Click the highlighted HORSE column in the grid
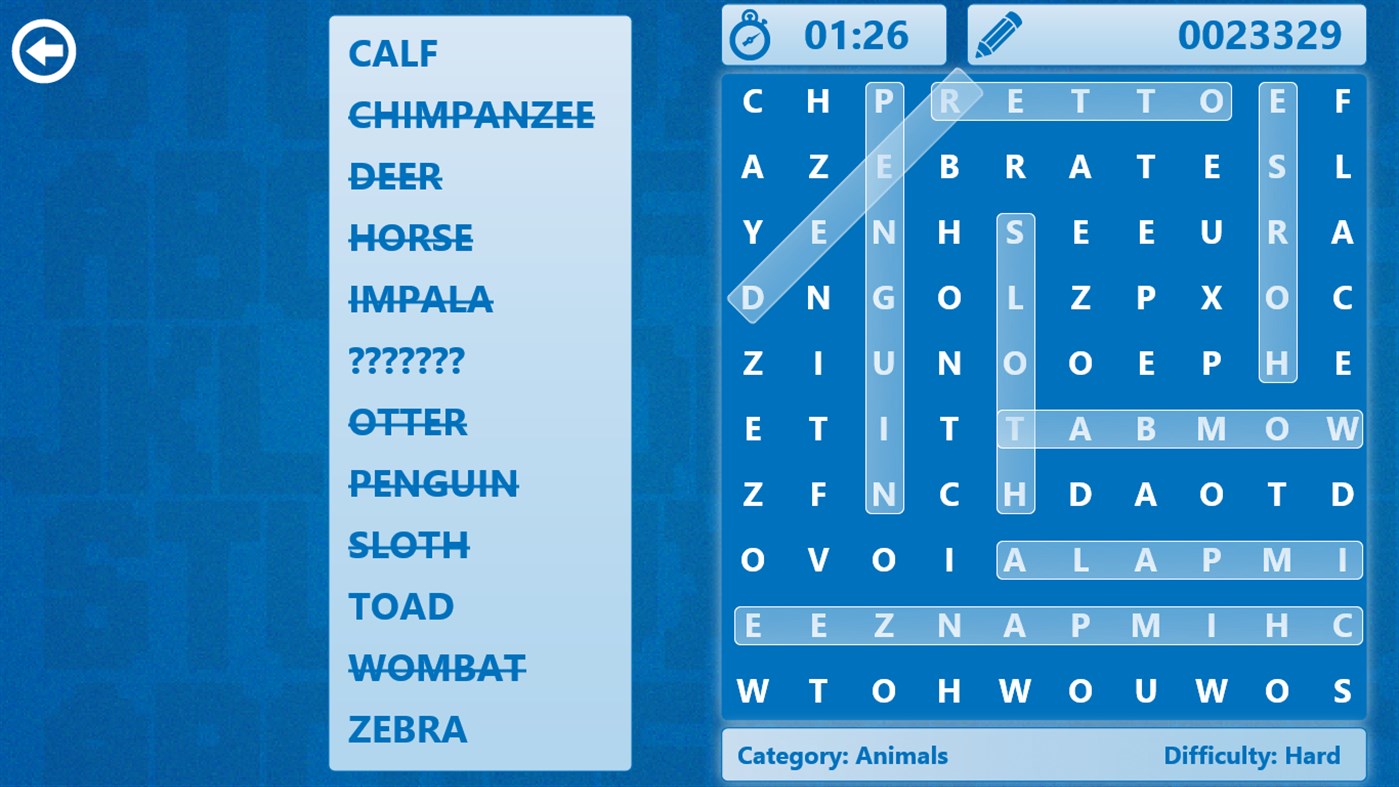The width and height of the screenshot is (1399, 787). (1278, 232)
